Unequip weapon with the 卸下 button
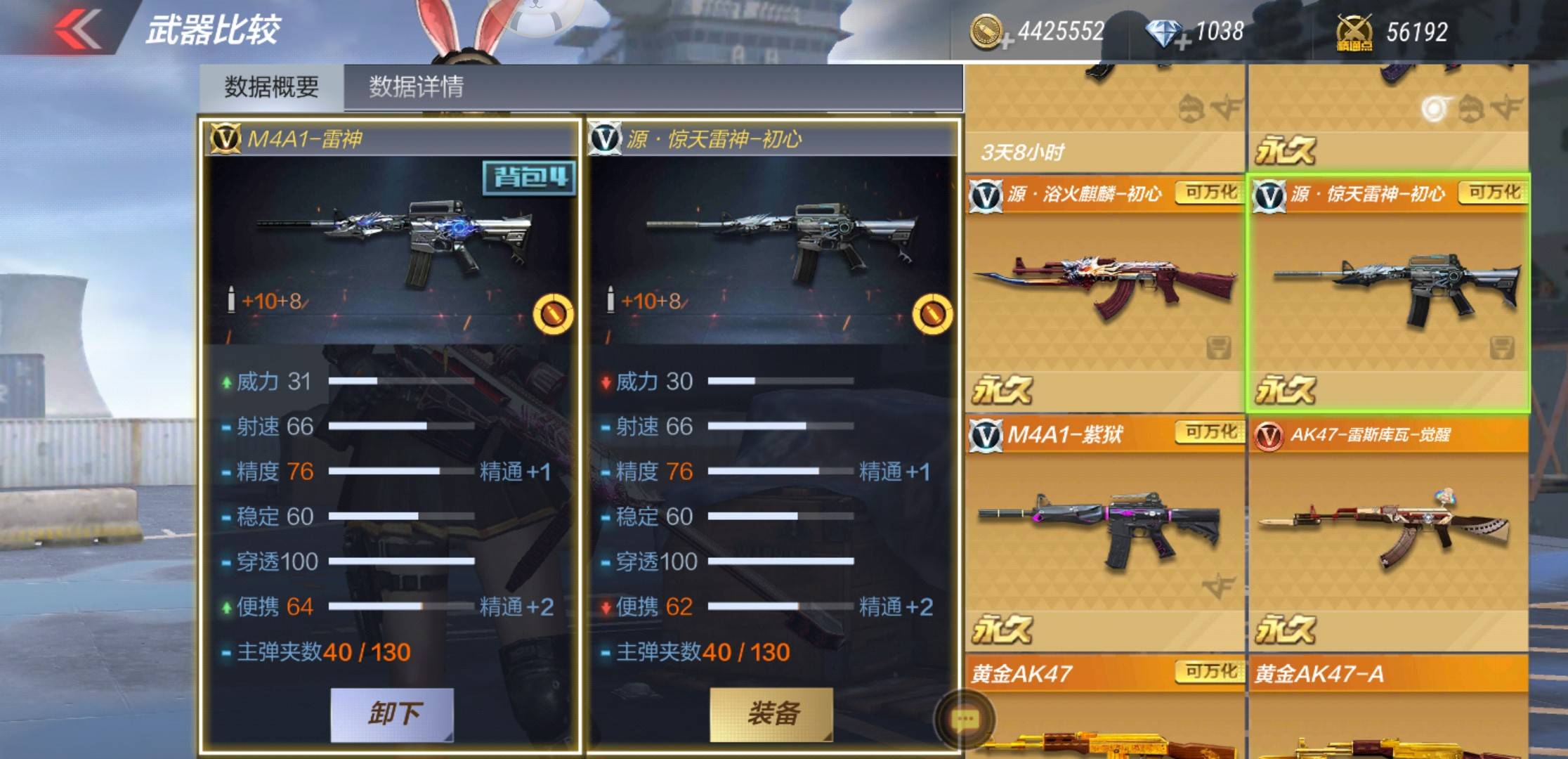Screen dimensions: 1568x759 (x=392, y=714)
